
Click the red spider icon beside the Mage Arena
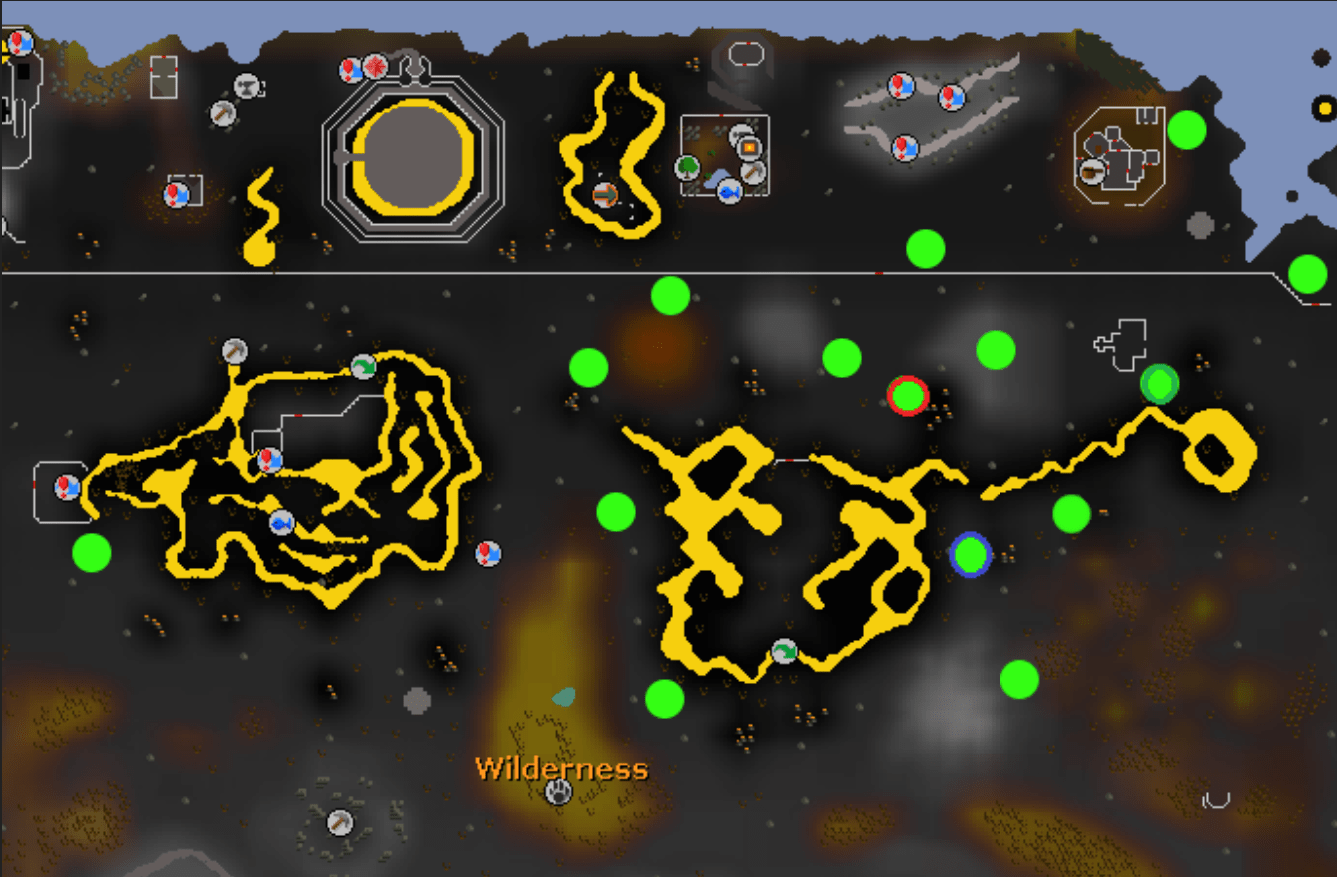pyautogui.click(x=376, y=67)
